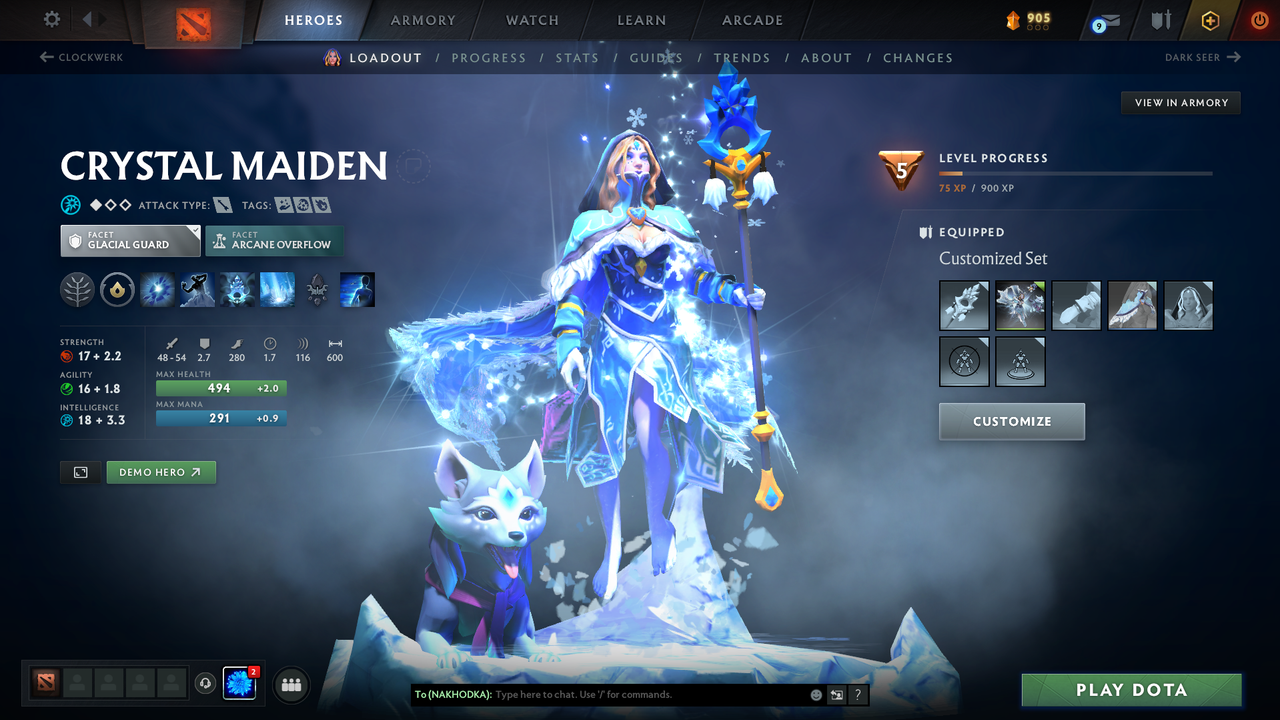Open the friends list icon near chat bar

point(290,684)
